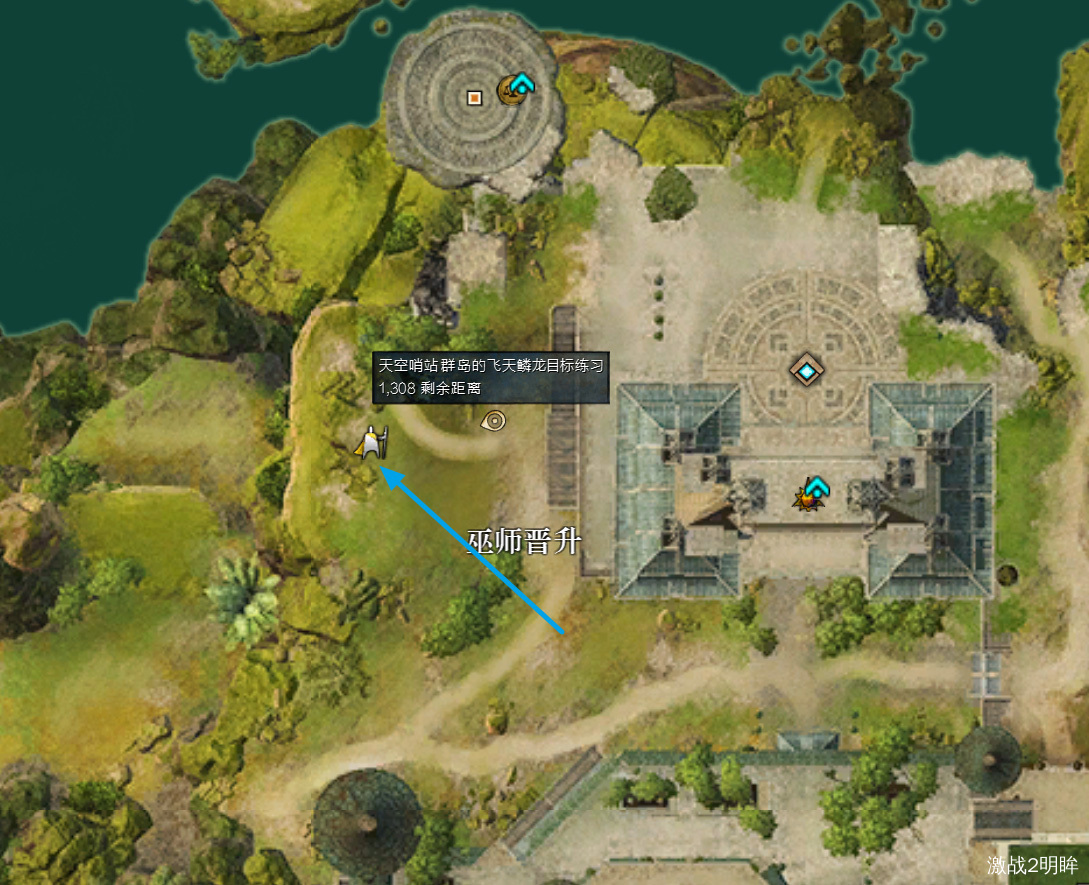Screen dimensions: 1089x885
Task: Select the waypoint diamond marker
Action: click(806, 370)
